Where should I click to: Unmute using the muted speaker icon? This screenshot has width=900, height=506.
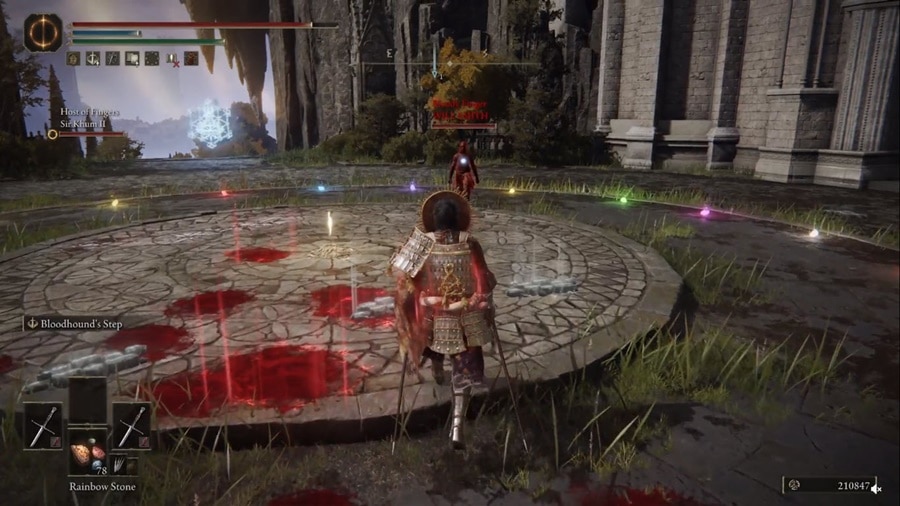[x=877, y=488]
